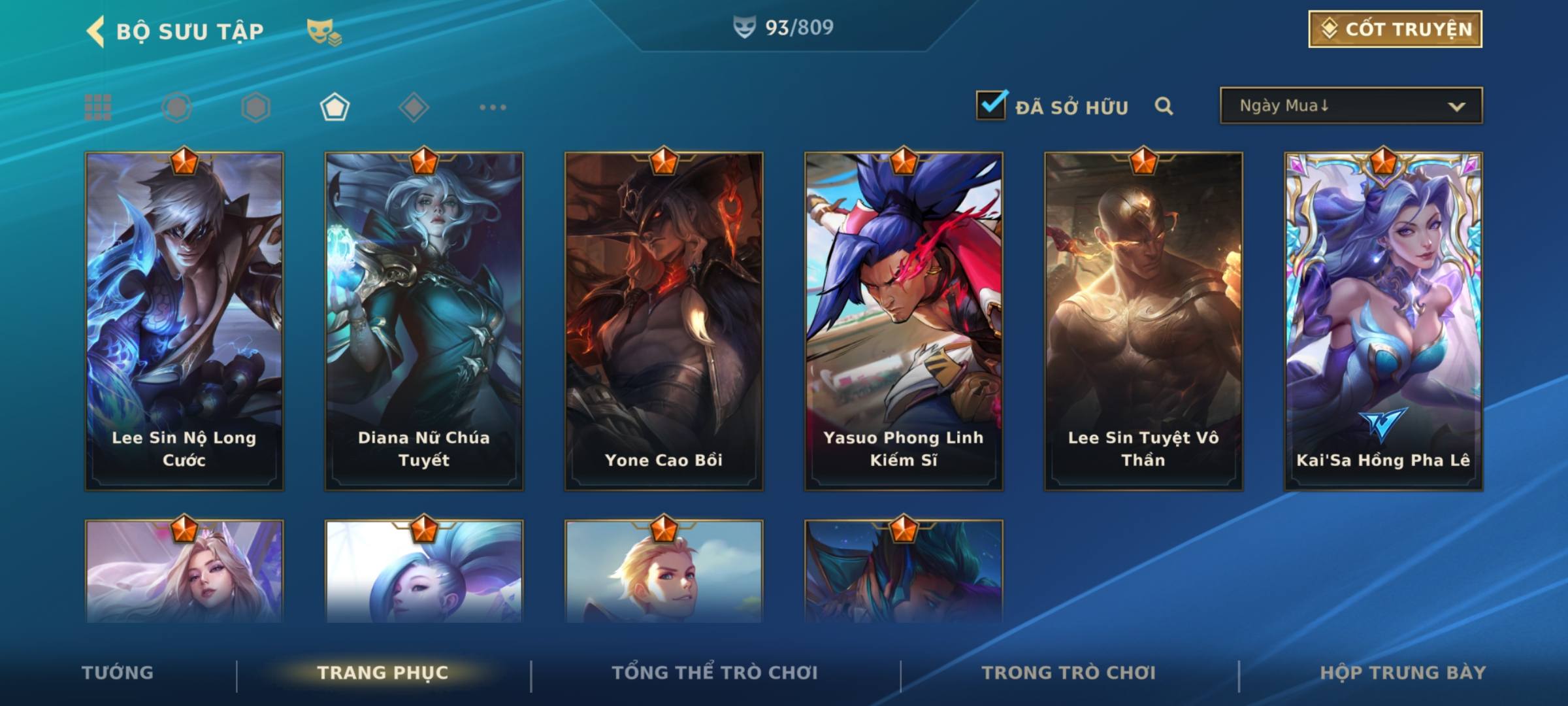Choose Diana Nữ Chúa Tuyết skin card

[424, 320]
